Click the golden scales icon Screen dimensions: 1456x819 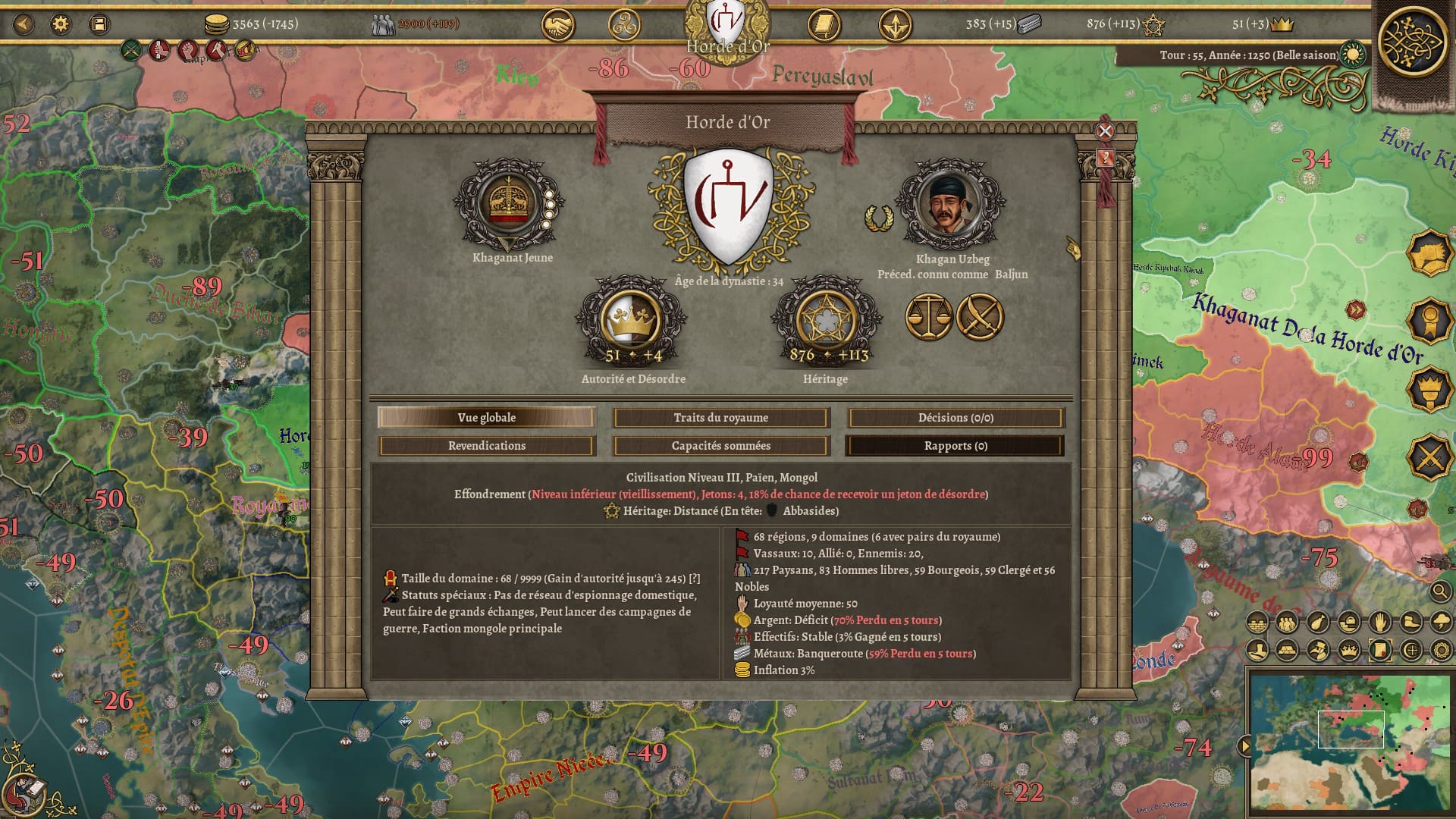point(928,317)
